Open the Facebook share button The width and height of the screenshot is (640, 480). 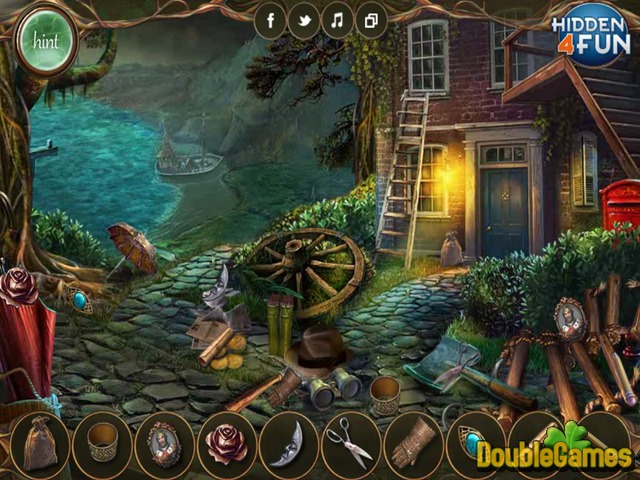[271, 20]
